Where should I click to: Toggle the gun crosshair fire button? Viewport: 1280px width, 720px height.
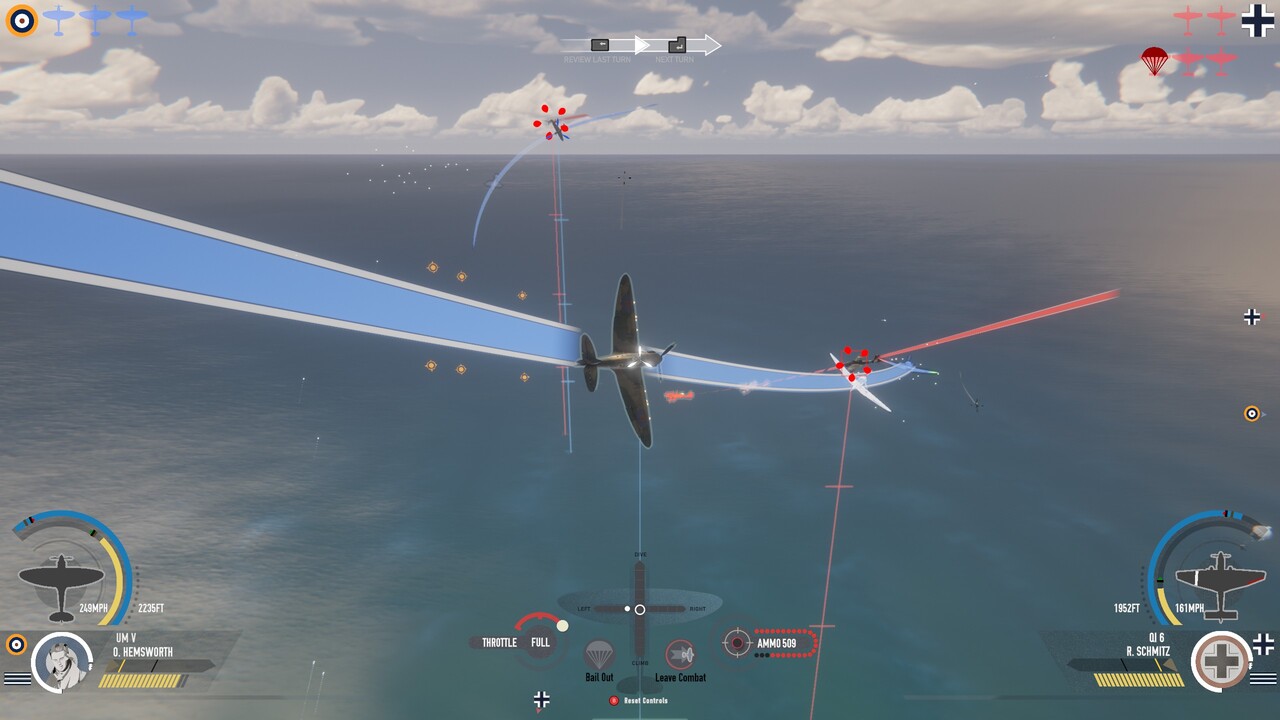tap(737, 643)
